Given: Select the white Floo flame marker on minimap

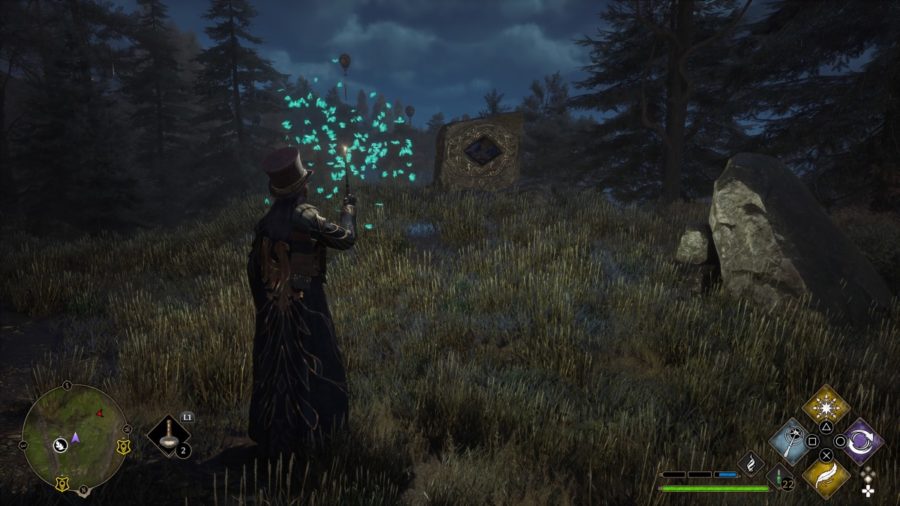Looking at the screenshot, I should (60, 444).
